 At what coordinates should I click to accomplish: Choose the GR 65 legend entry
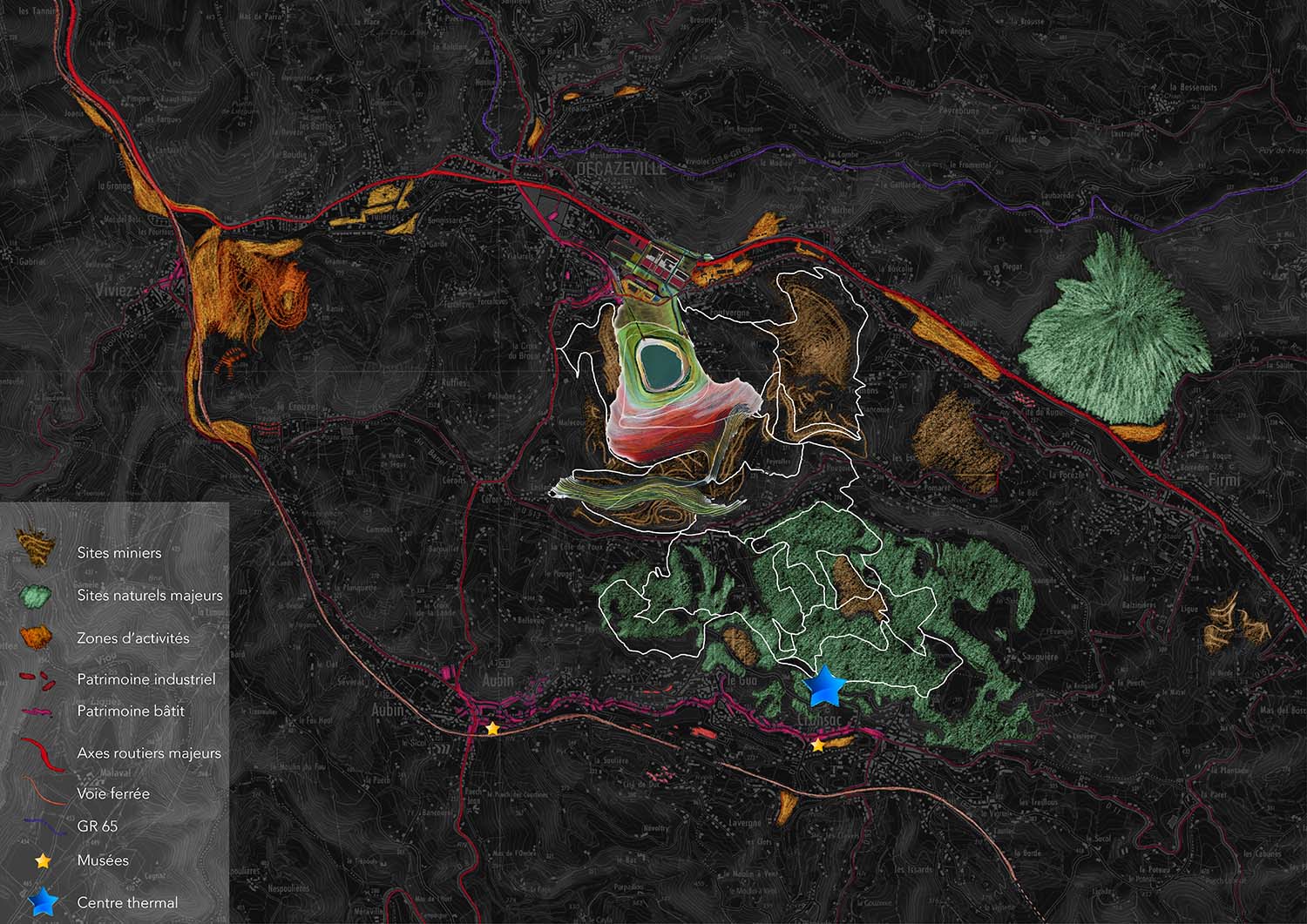(97, 826)
